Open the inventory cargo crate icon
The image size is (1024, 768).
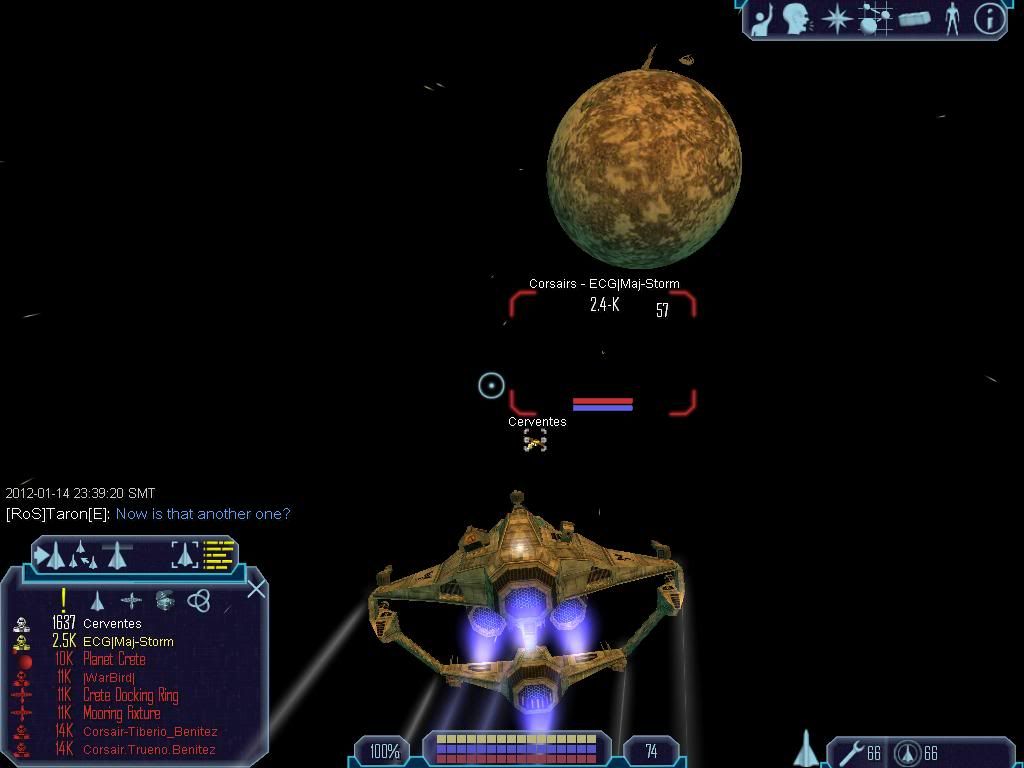[x=914, y=19]
